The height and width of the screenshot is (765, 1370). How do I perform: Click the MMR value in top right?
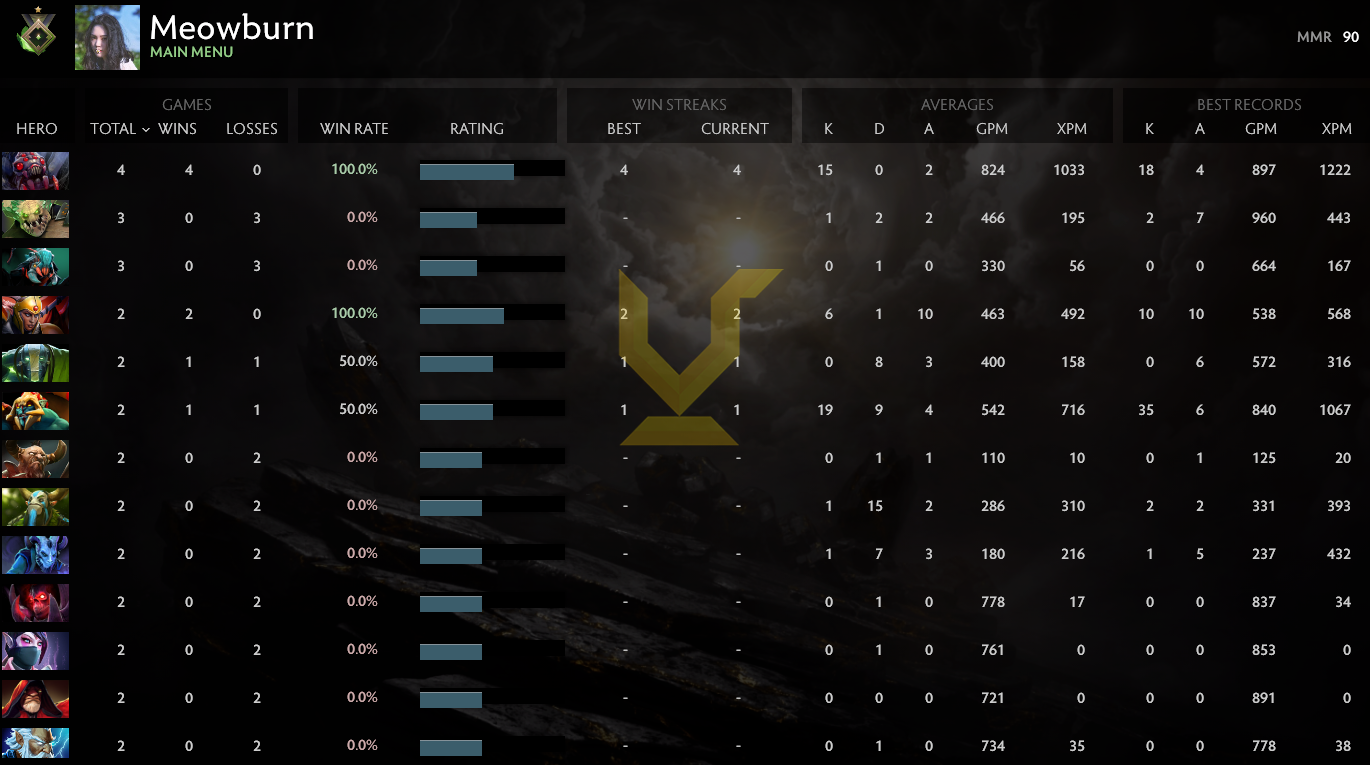coord(1350,36)
